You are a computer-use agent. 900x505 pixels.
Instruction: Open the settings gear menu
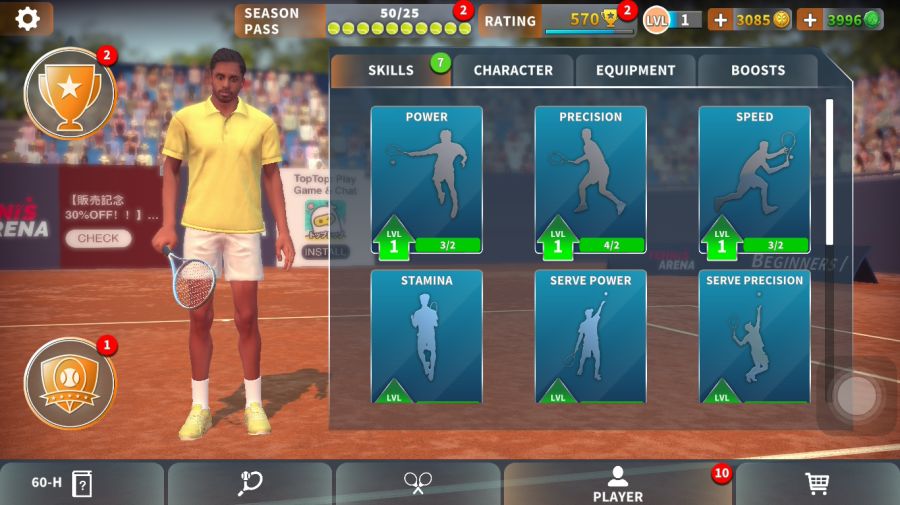(27, 18)
